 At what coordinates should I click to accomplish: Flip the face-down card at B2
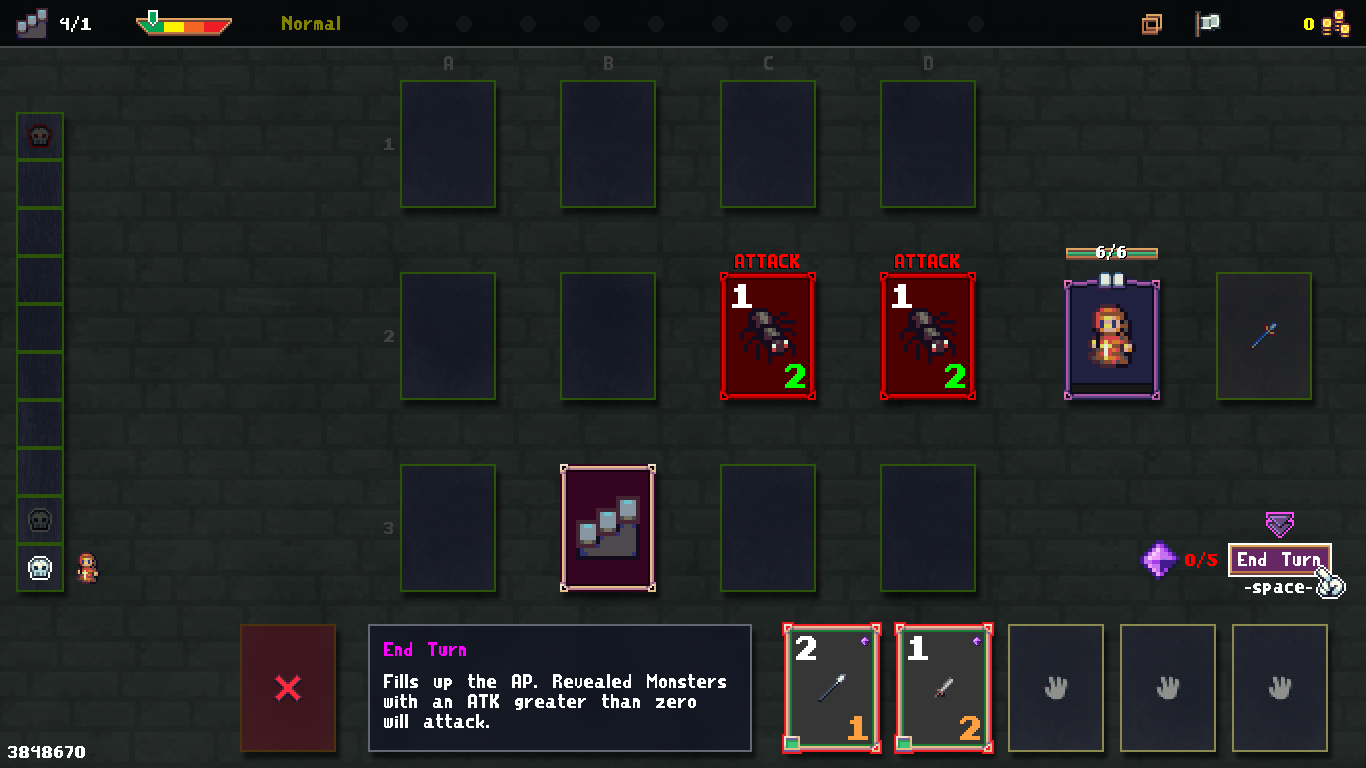coord(607,337)
